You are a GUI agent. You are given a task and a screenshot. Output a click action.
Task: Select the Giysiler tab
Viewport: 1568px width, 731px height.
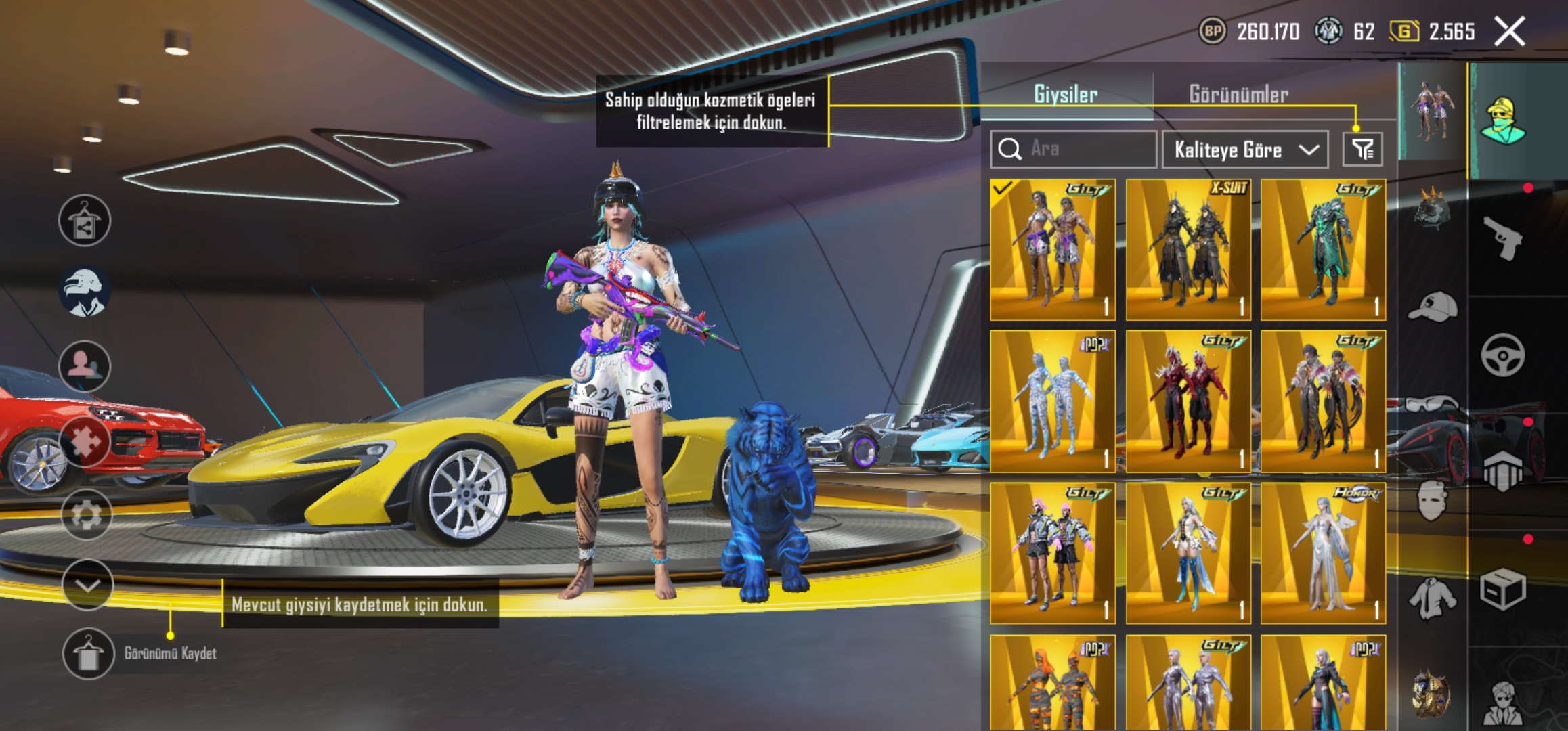[1065, 94]
